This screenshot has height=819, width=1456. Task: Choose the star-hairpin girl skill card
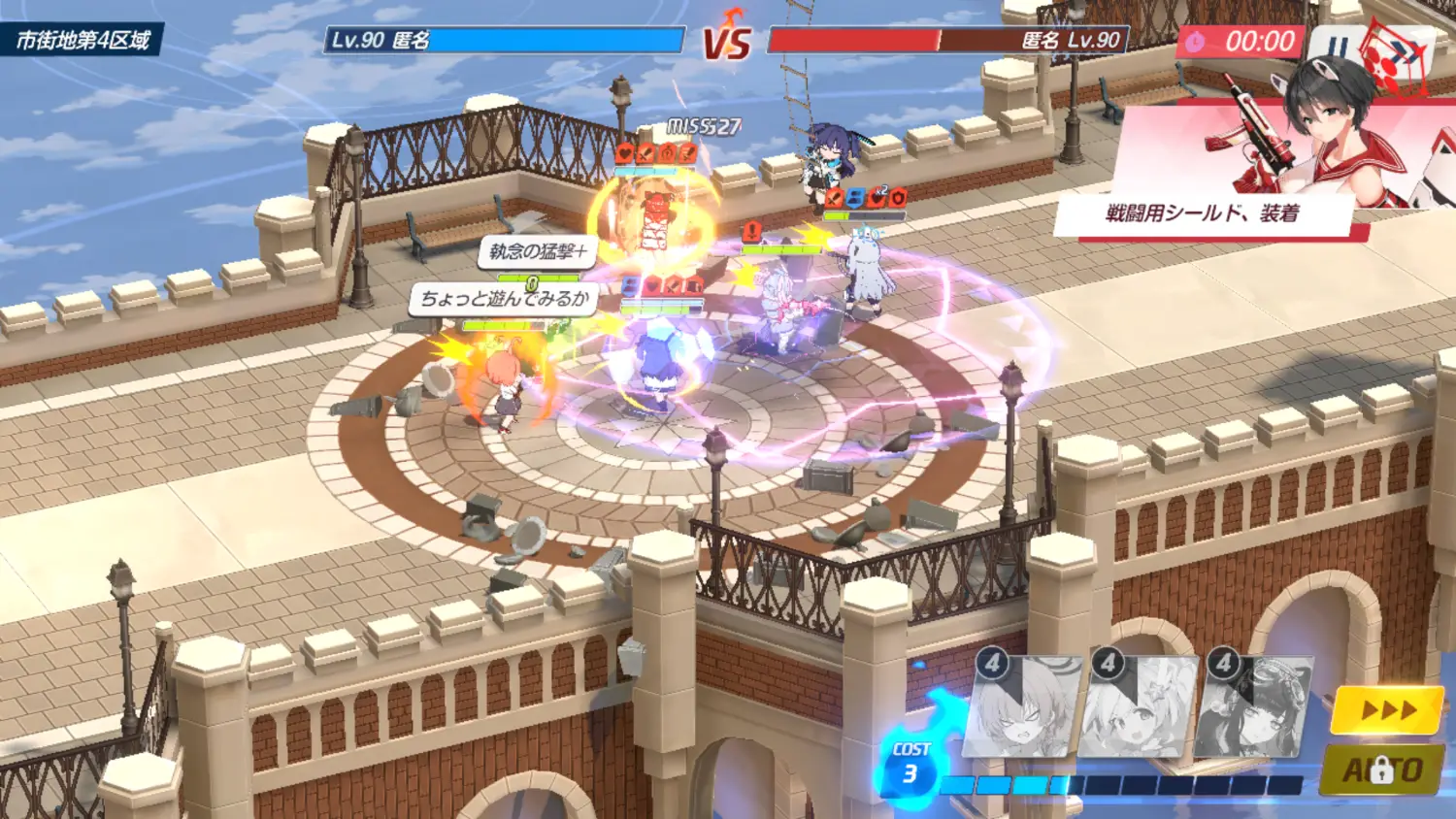(x=1138, y=707)
